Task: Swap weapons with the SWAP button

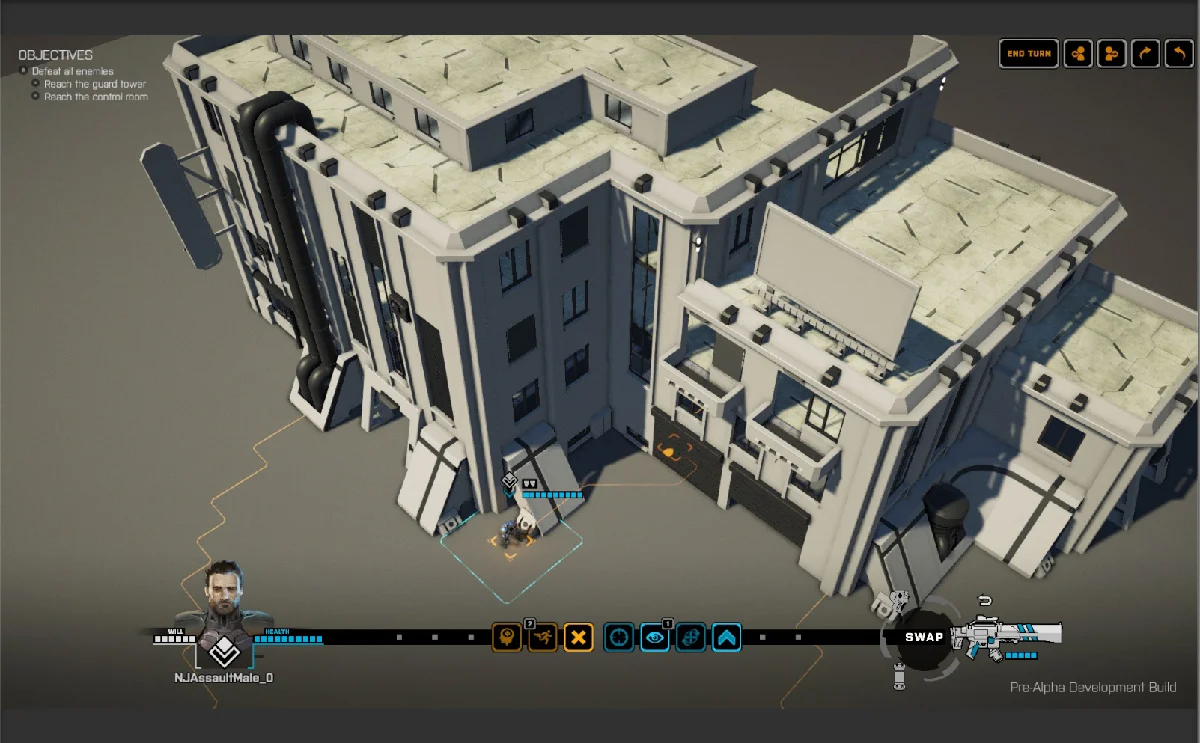Action: point(924,637)
